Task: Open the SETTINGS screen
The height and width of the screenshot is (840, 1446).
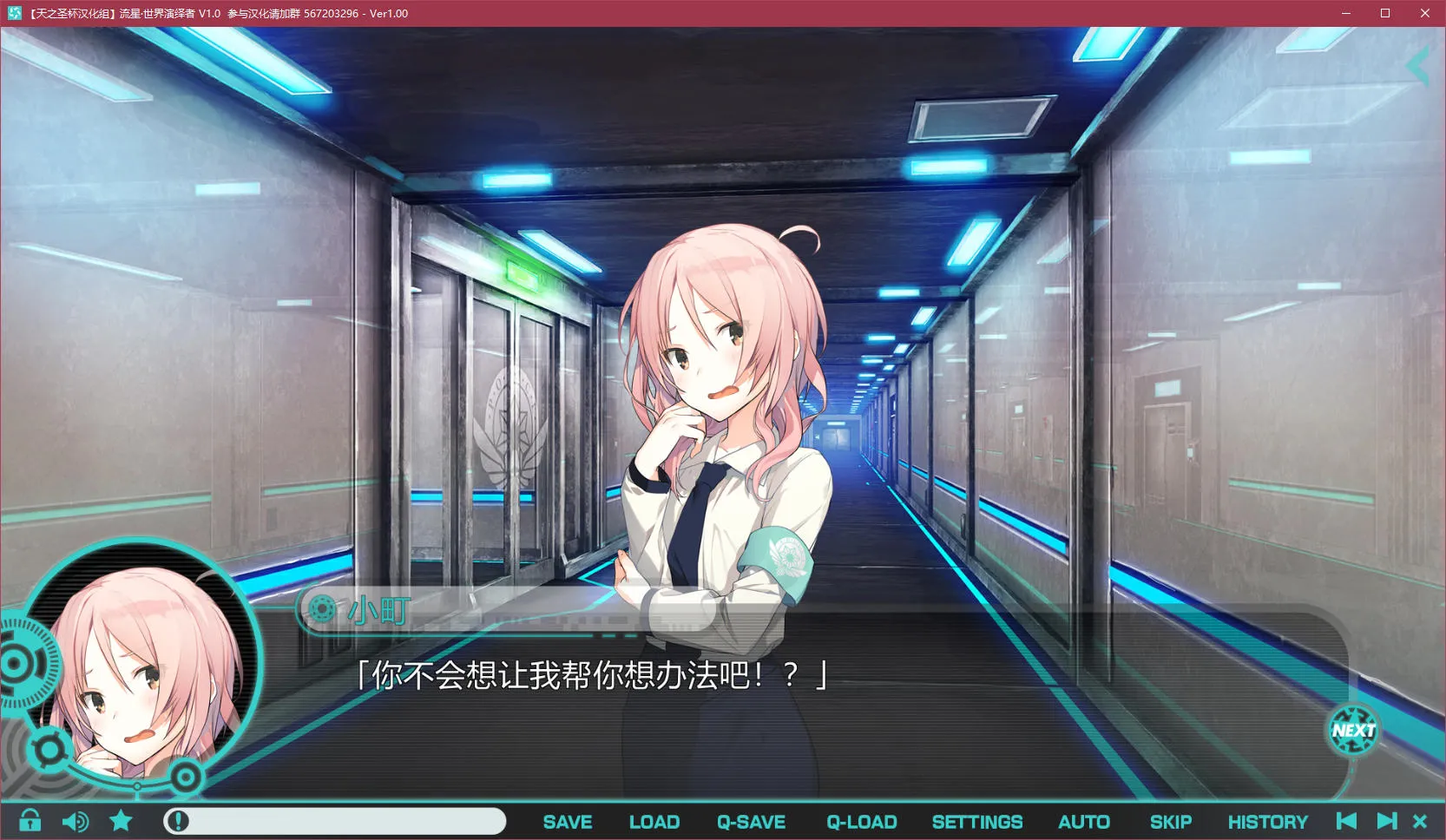Action: (x=977, y=821)
